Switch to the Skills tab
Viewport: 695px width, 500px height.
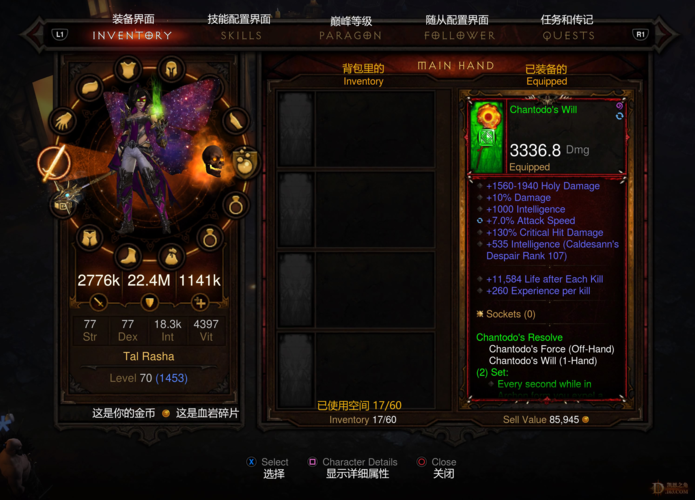coord(240,35)
